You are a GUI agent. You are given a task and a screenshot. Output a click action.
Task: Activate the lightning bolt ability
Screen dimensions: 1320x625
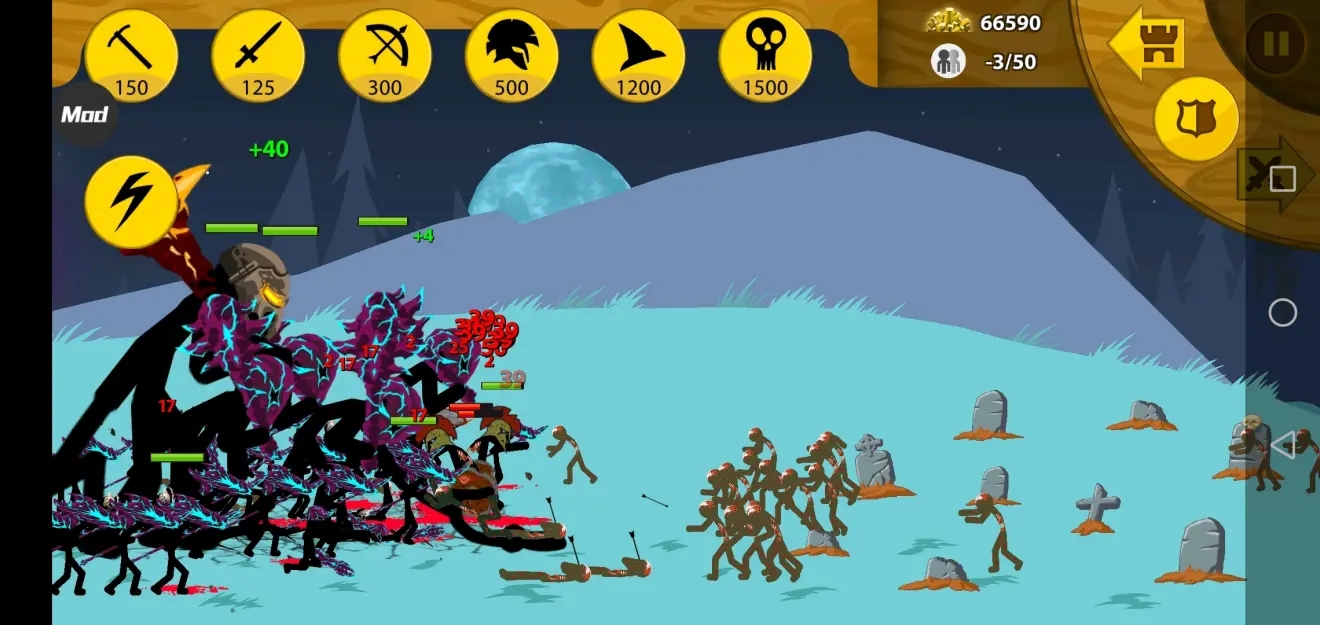click(132, 202)
